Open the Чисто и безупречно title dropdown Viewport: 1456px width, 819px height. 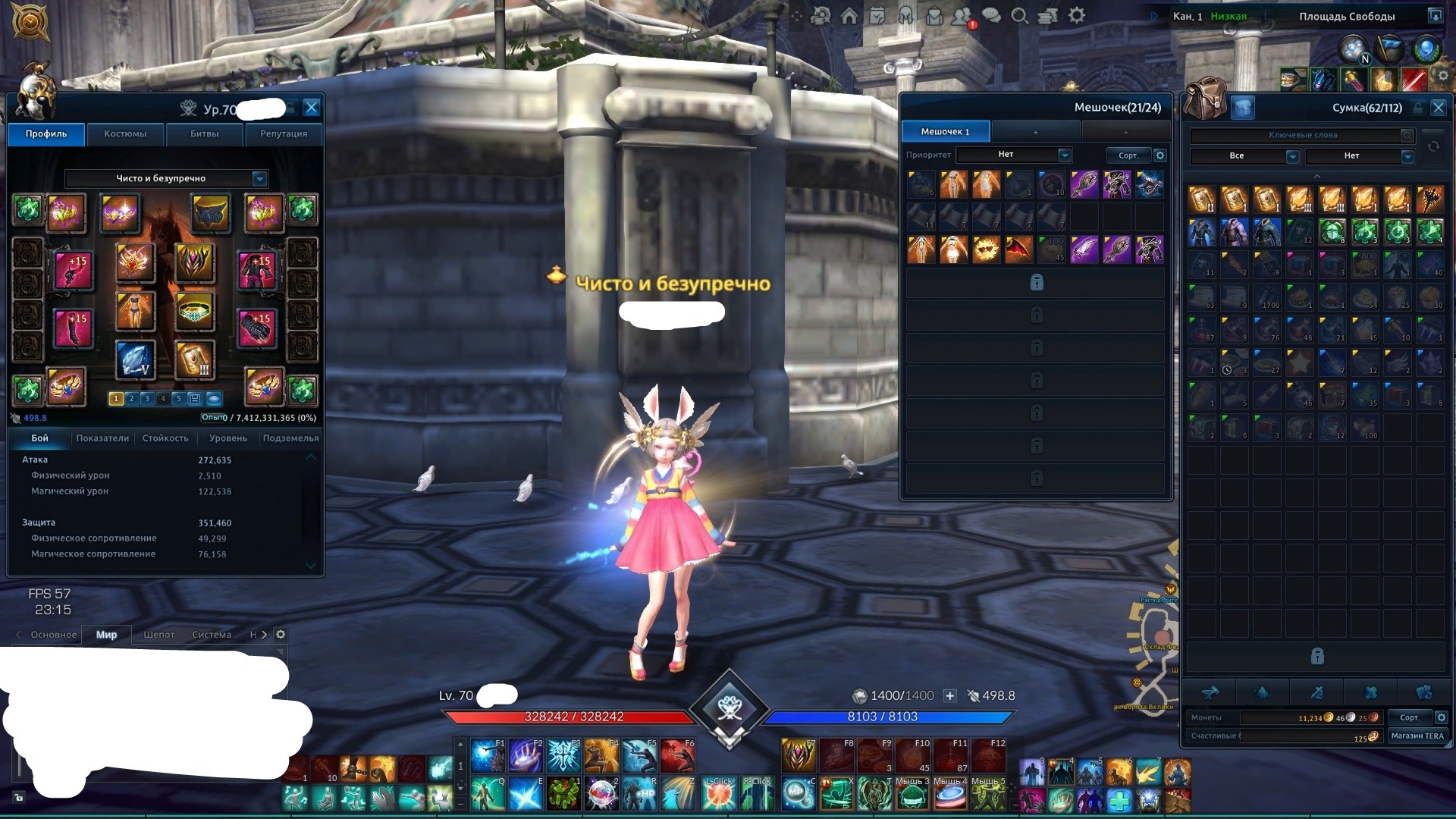(259, 178)
